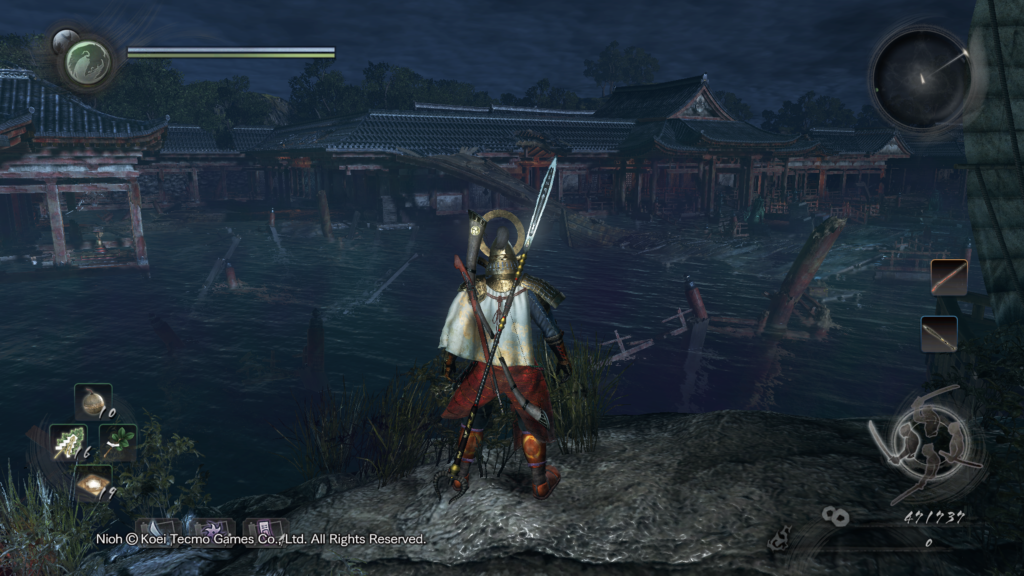
Task: Click the small grey secondary spirit orb
Action: point(63,41)
